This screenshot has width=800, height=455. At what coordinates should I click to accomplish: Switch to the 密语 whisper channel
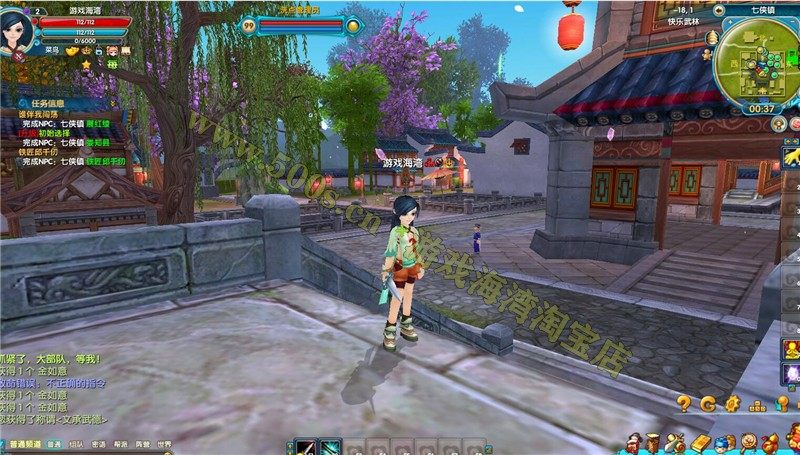(98, 443)
